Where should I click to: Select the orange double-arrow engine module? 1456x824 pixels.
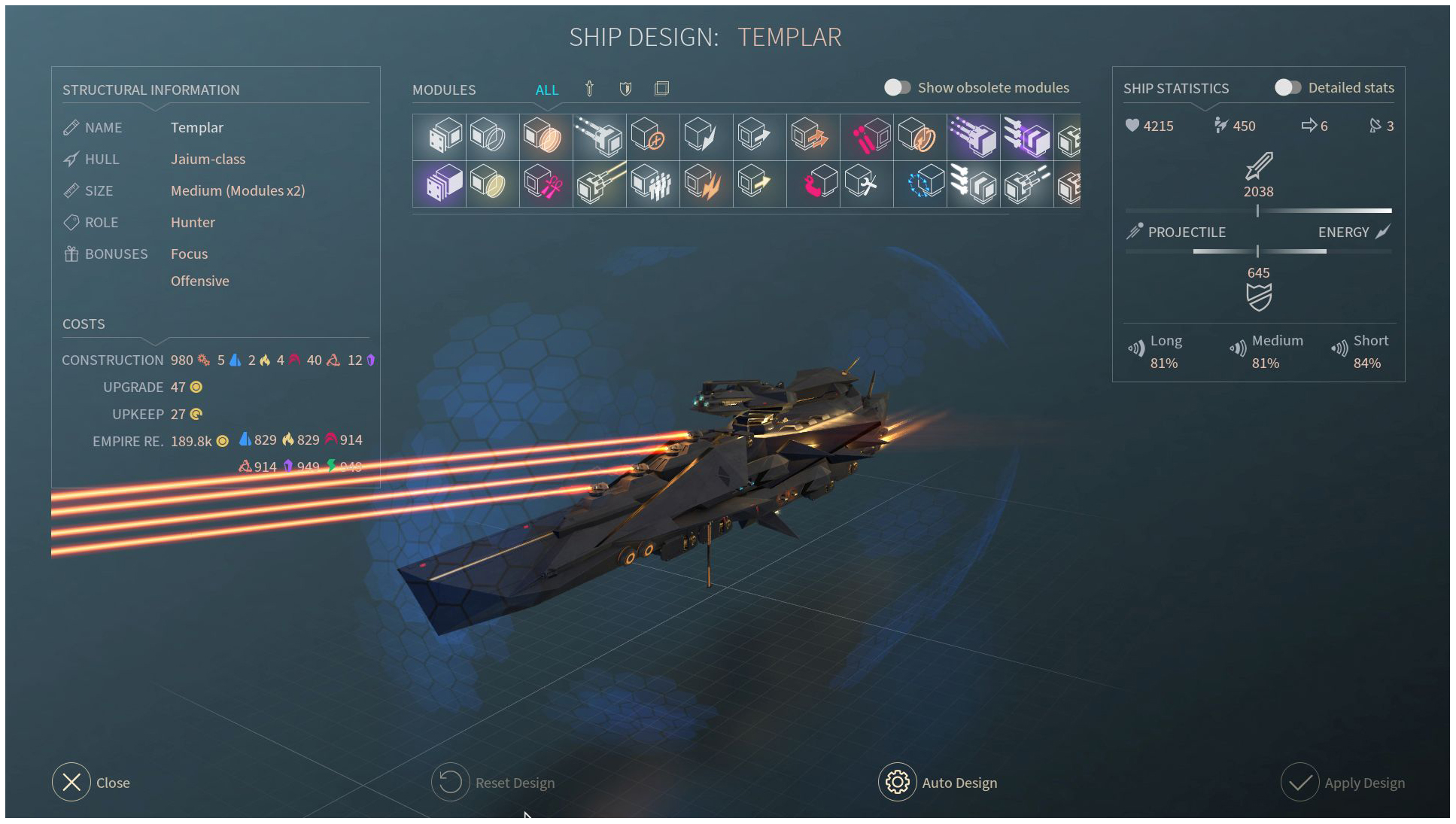[x=811, y=137]
